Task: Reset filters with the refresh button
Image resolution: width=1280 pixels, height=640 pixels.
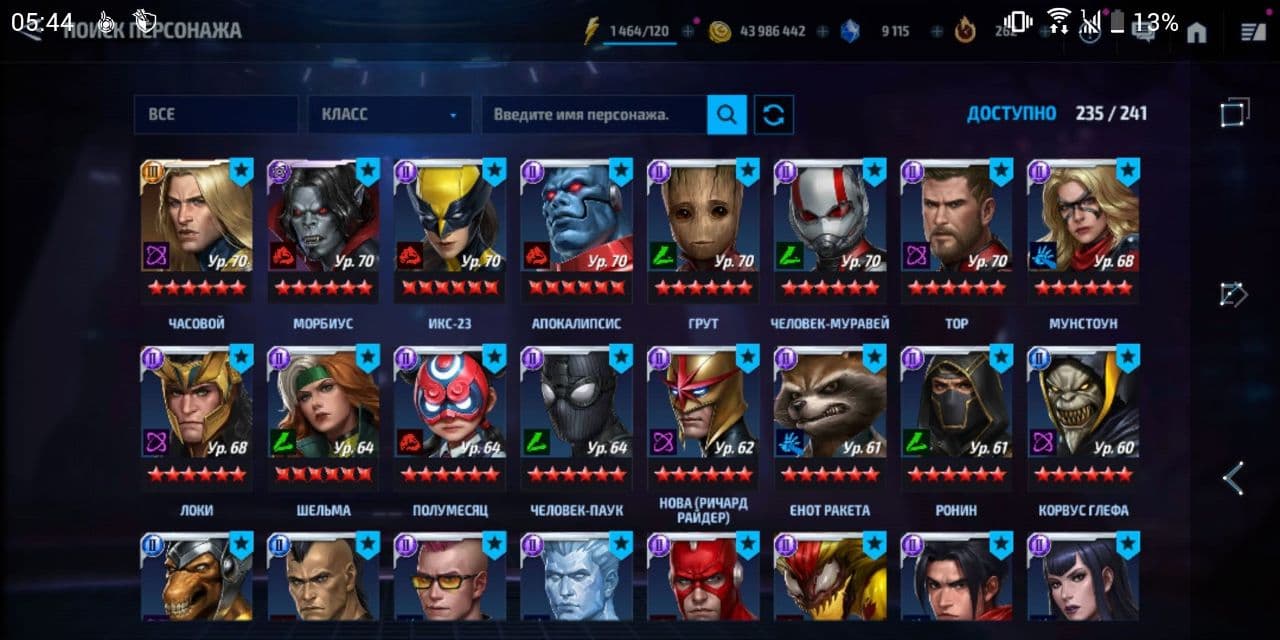Action: (774, 115)
